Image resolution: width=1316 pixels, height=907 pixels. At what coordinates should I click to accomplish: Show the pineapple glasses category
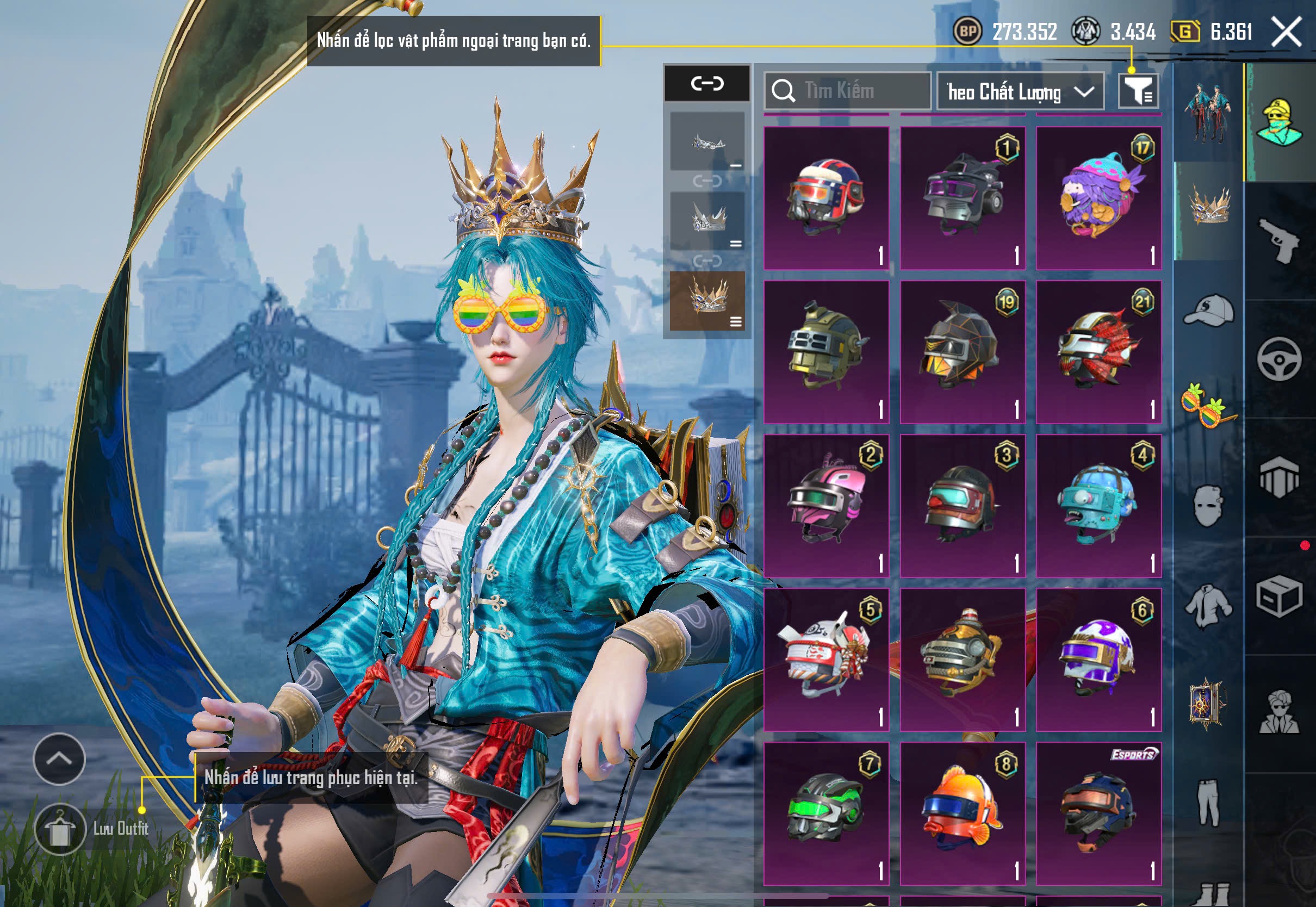pos(1209,405)
